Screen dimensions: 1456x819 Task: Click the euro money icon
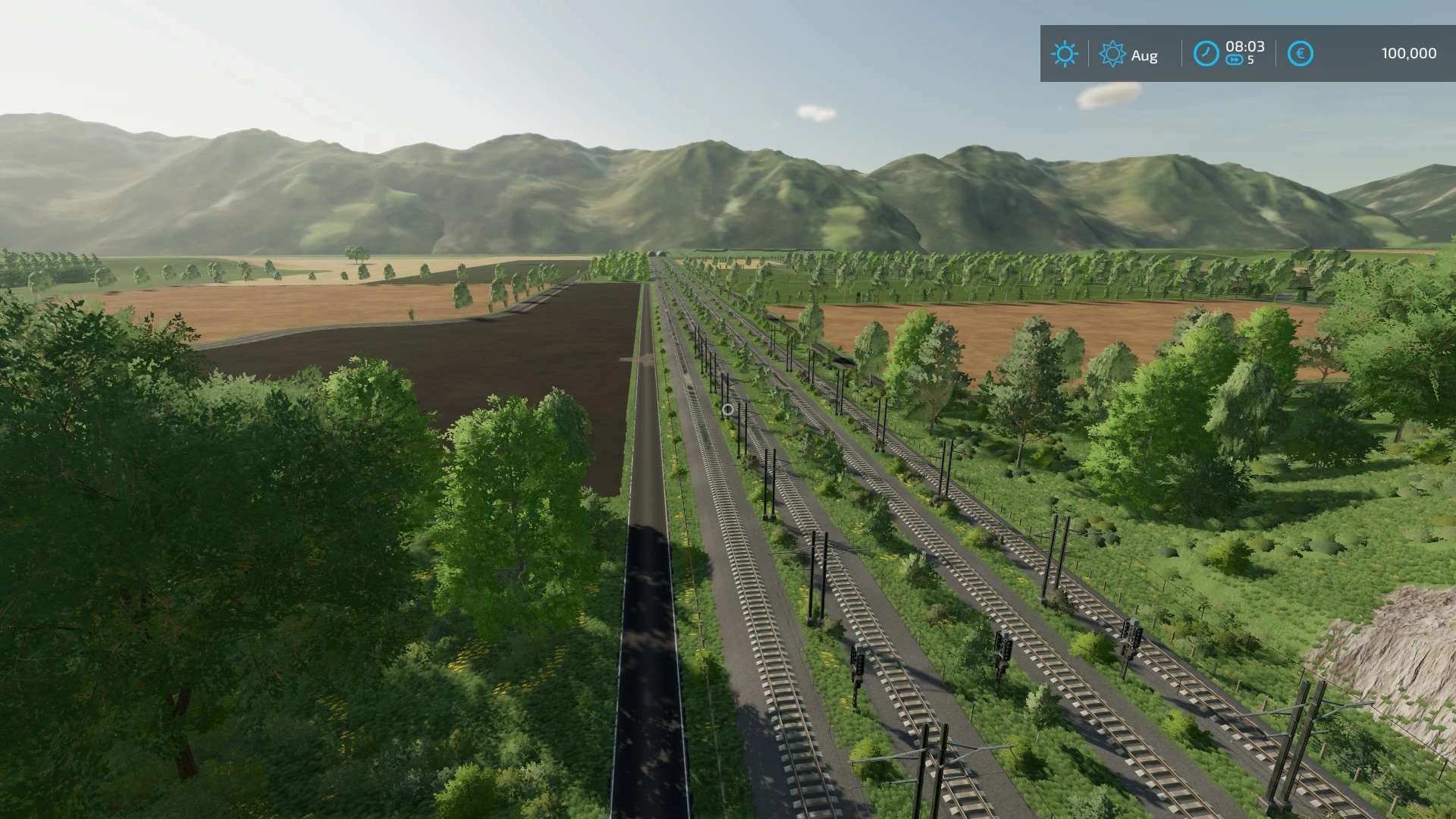(x=1300, y=54)
